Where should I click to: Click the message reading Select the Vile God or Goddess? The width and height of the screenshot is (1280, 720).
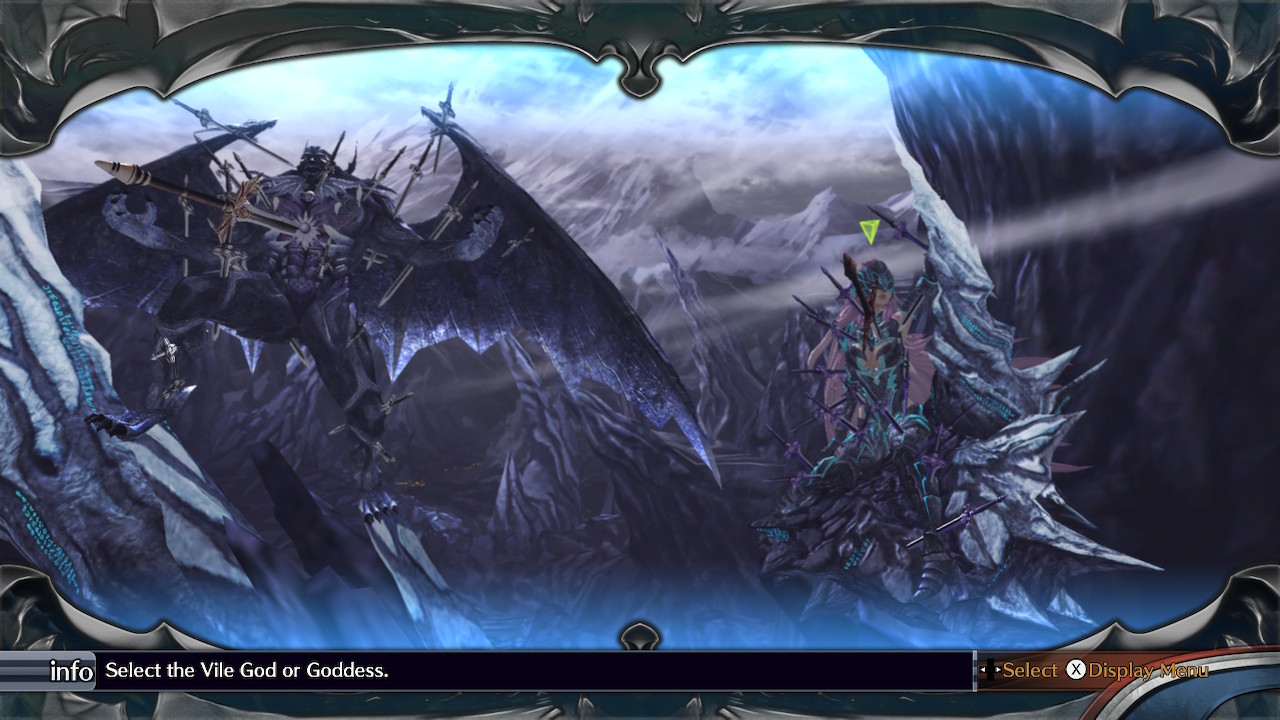coord(250,672)
